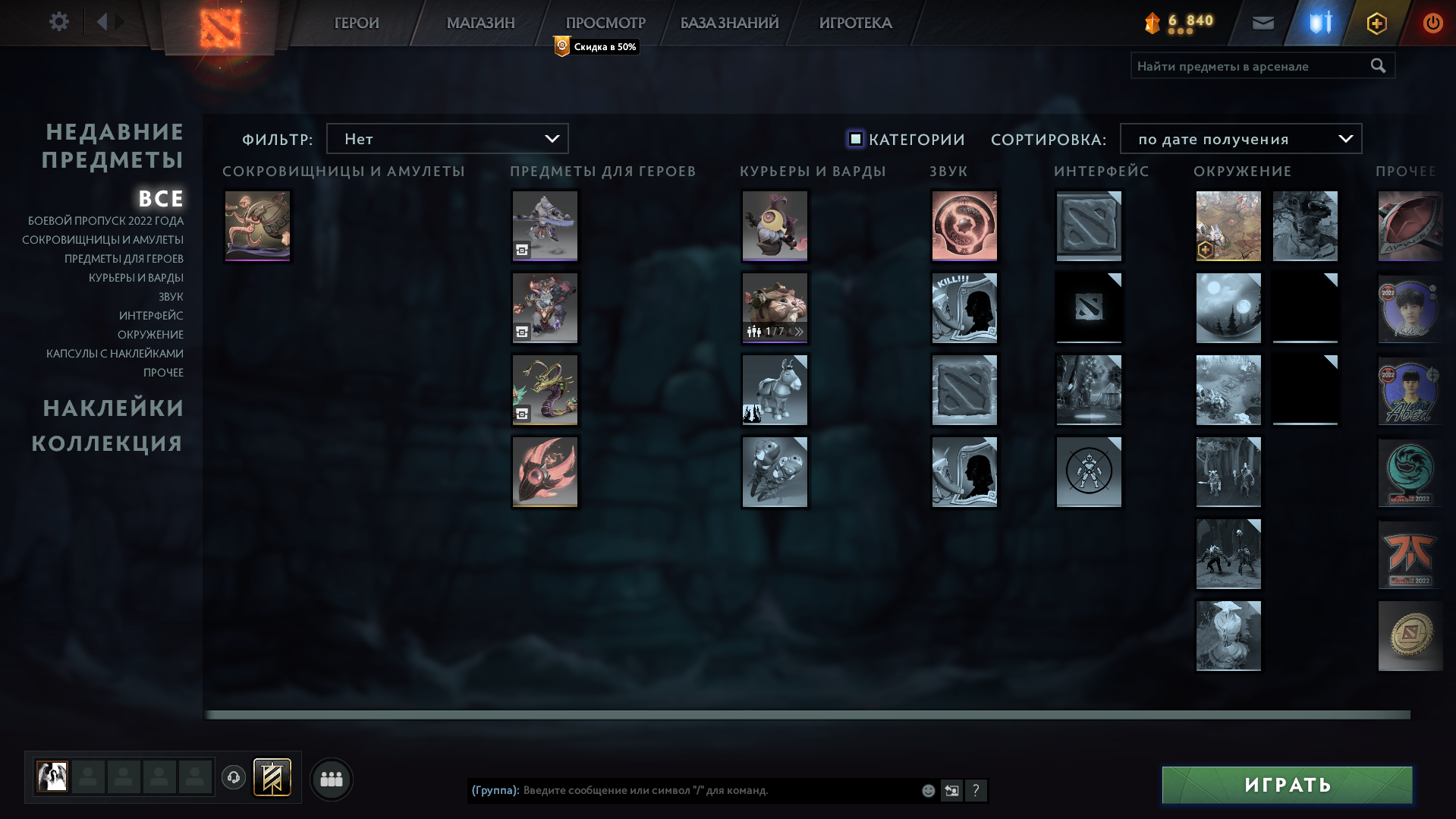Switch to the МАГАЗИН tab

(x=480, y=23)
